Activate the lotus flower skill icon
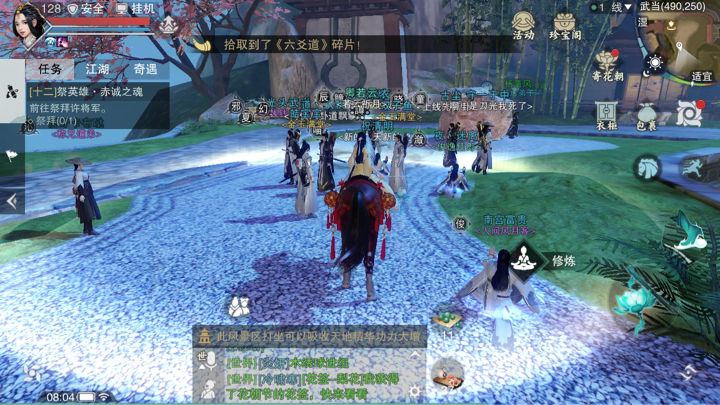This screenshot has height=405, width=720. (631, 297)
